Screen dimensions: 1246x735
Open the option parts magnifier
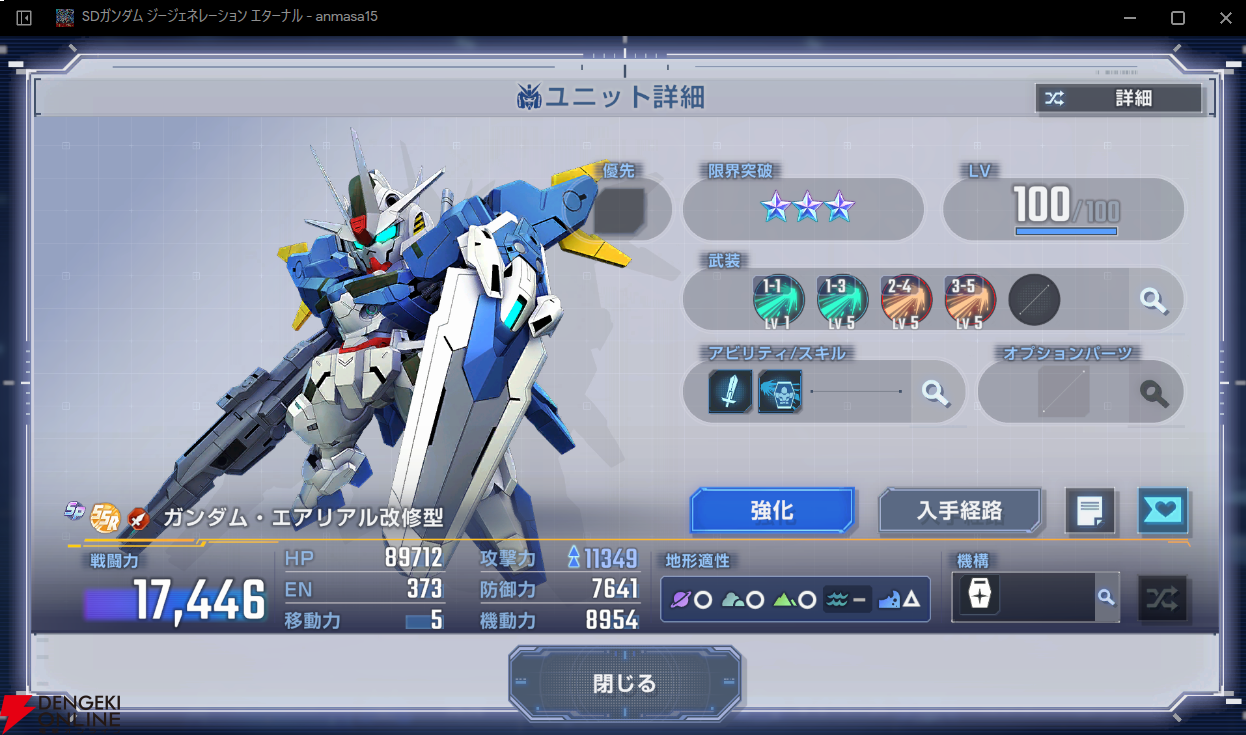coord(1154,393)
